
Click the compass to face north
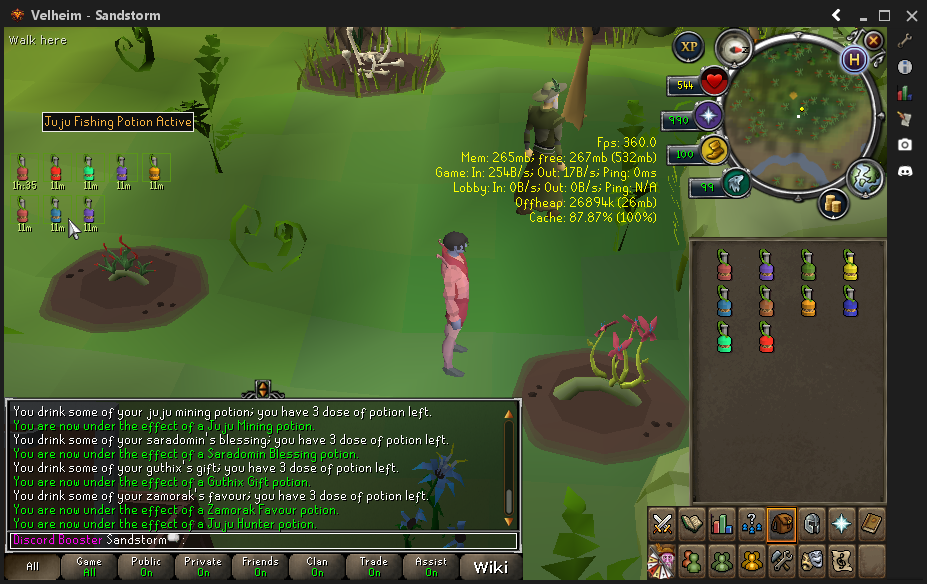point(735,47)
